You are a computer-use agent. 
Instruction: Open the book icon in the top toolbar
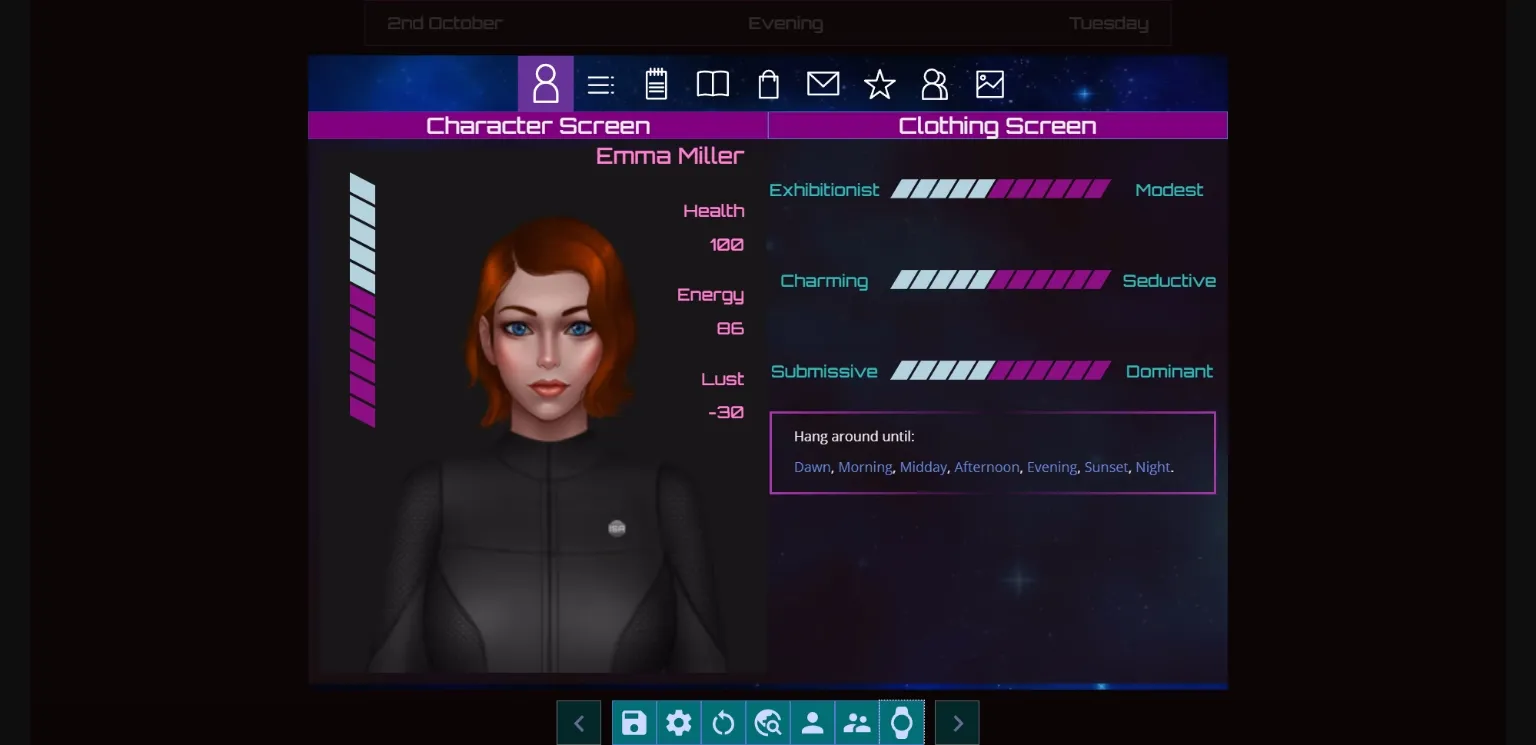[x=712, y=84]
